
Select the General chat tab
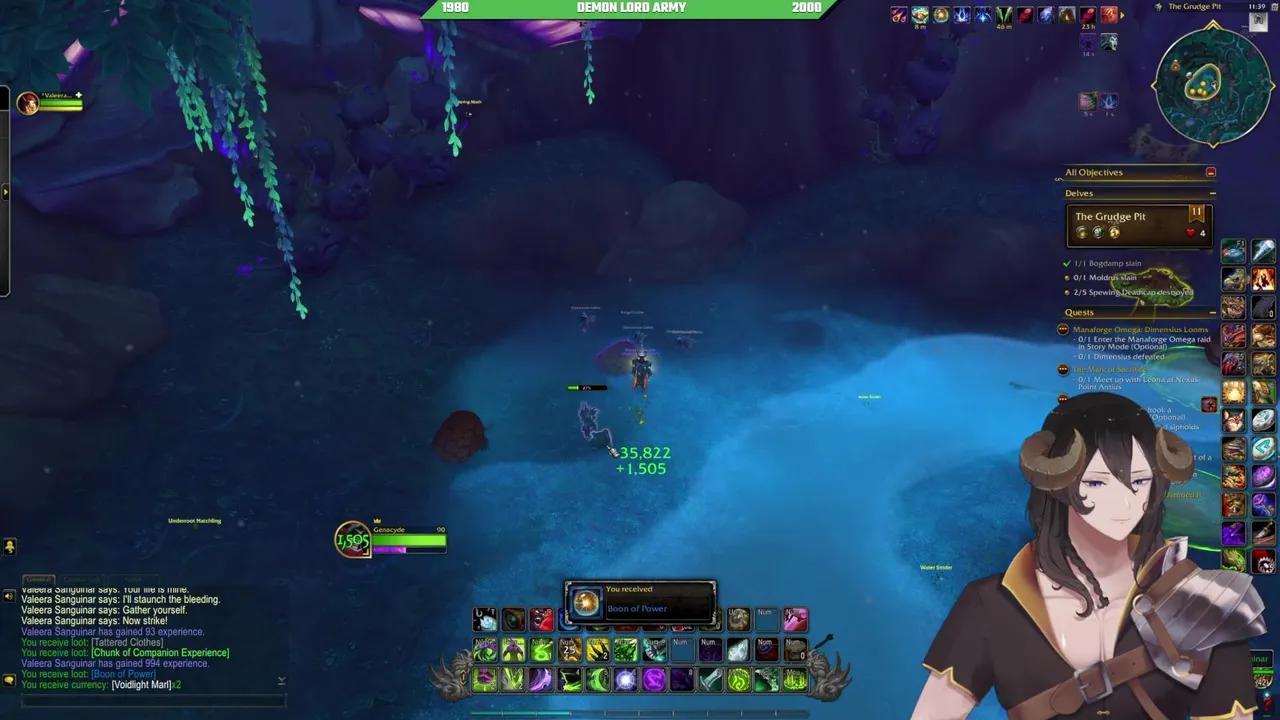(40, 579)
